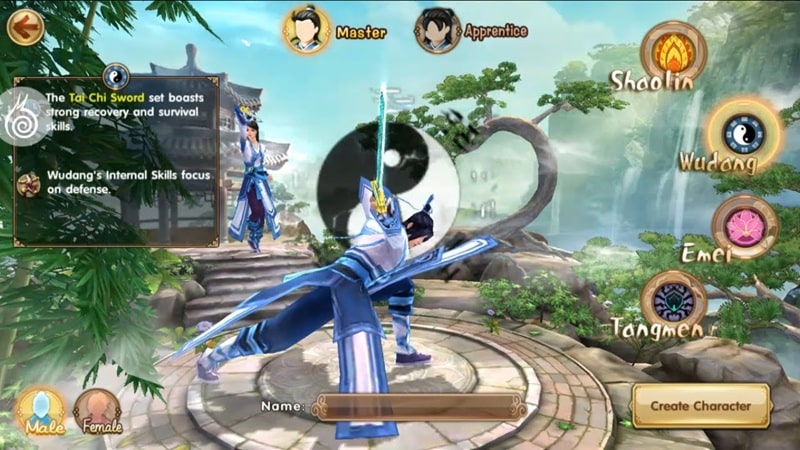Screen dimensions: 800x450
Task: Confirm with the Create Character button
Action: (x=700, y=406)
